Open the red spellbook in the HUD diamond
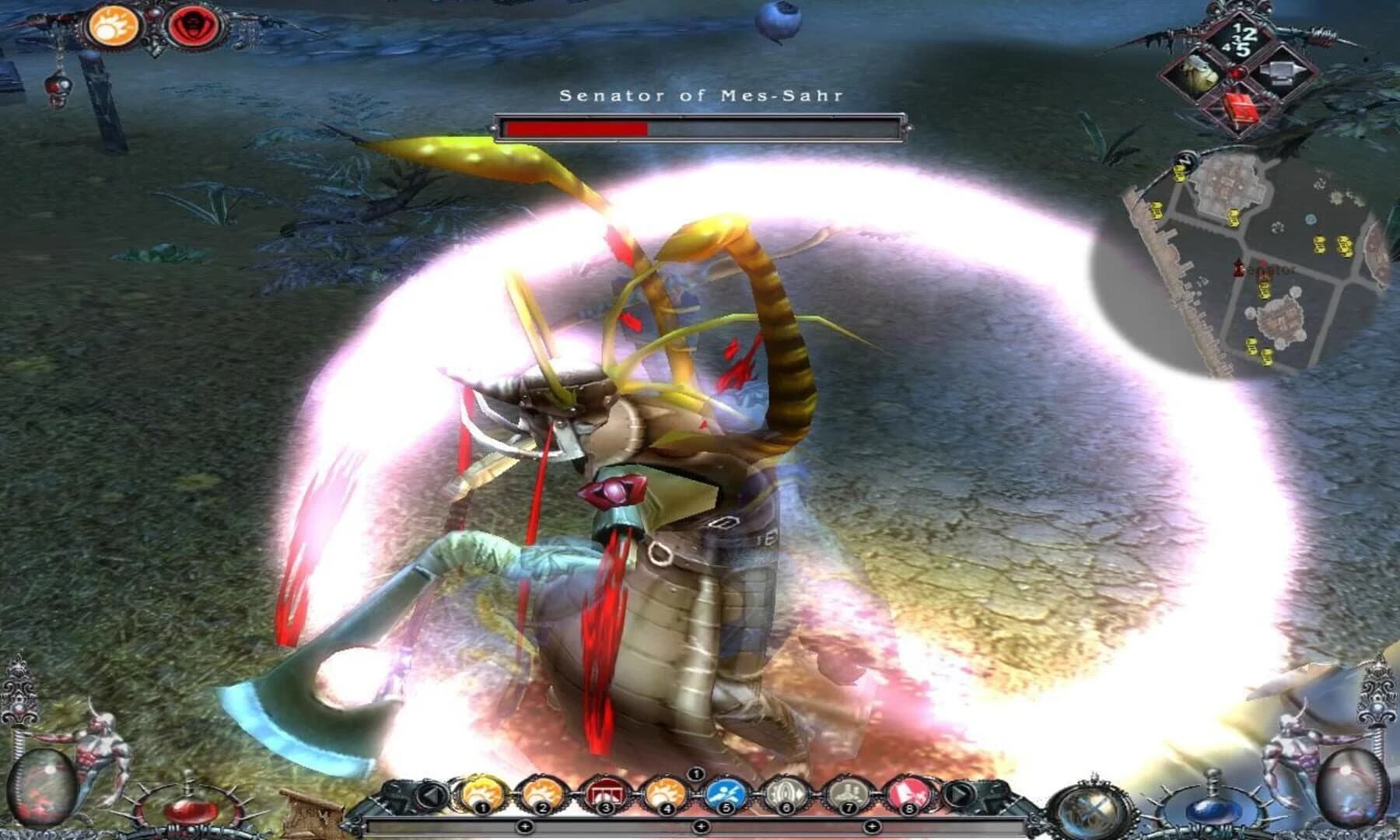 [1241, 109]
